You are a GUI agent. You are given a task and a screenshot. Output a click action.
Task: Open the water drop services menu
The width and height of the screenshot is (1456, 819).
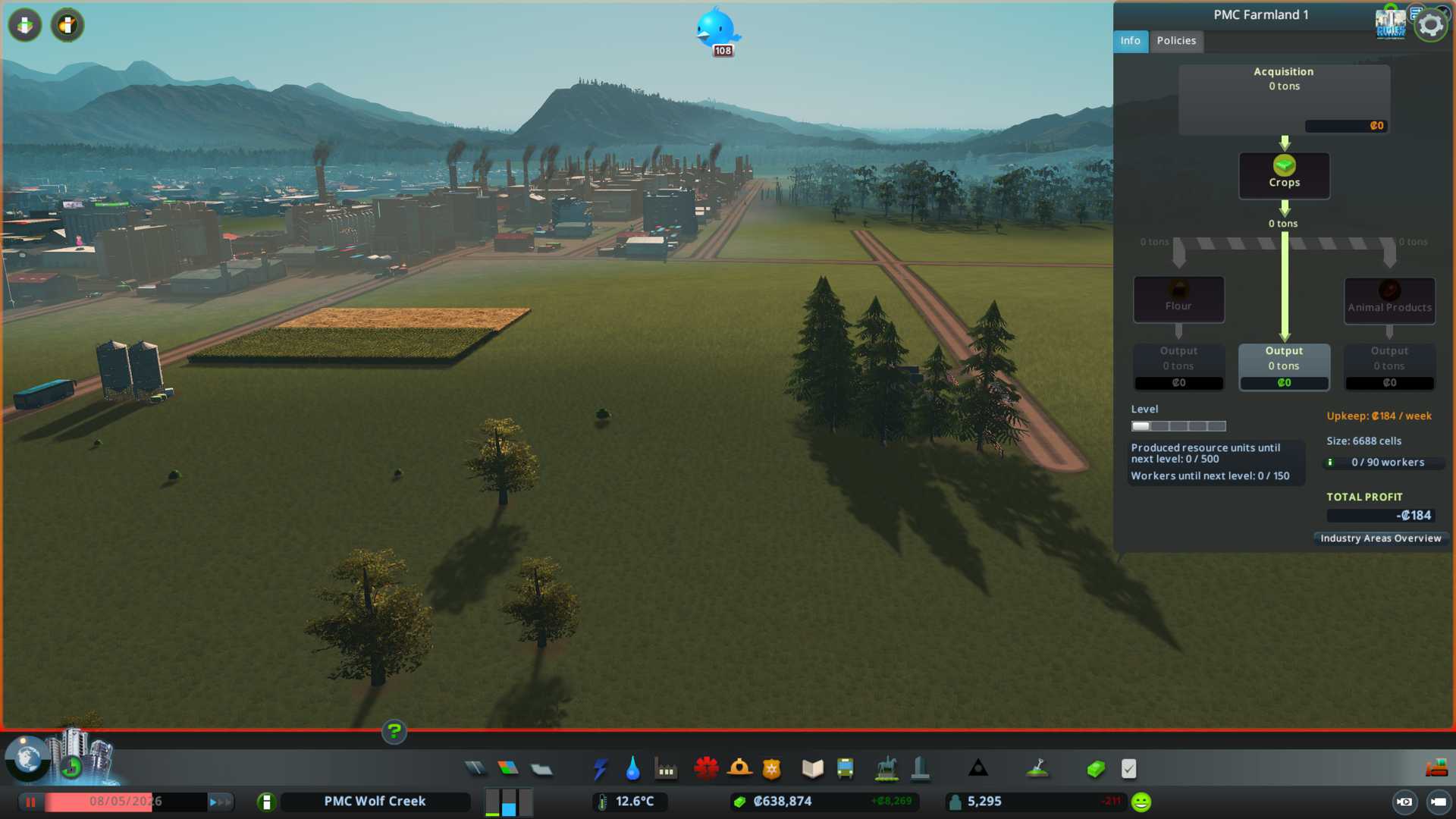632,769
